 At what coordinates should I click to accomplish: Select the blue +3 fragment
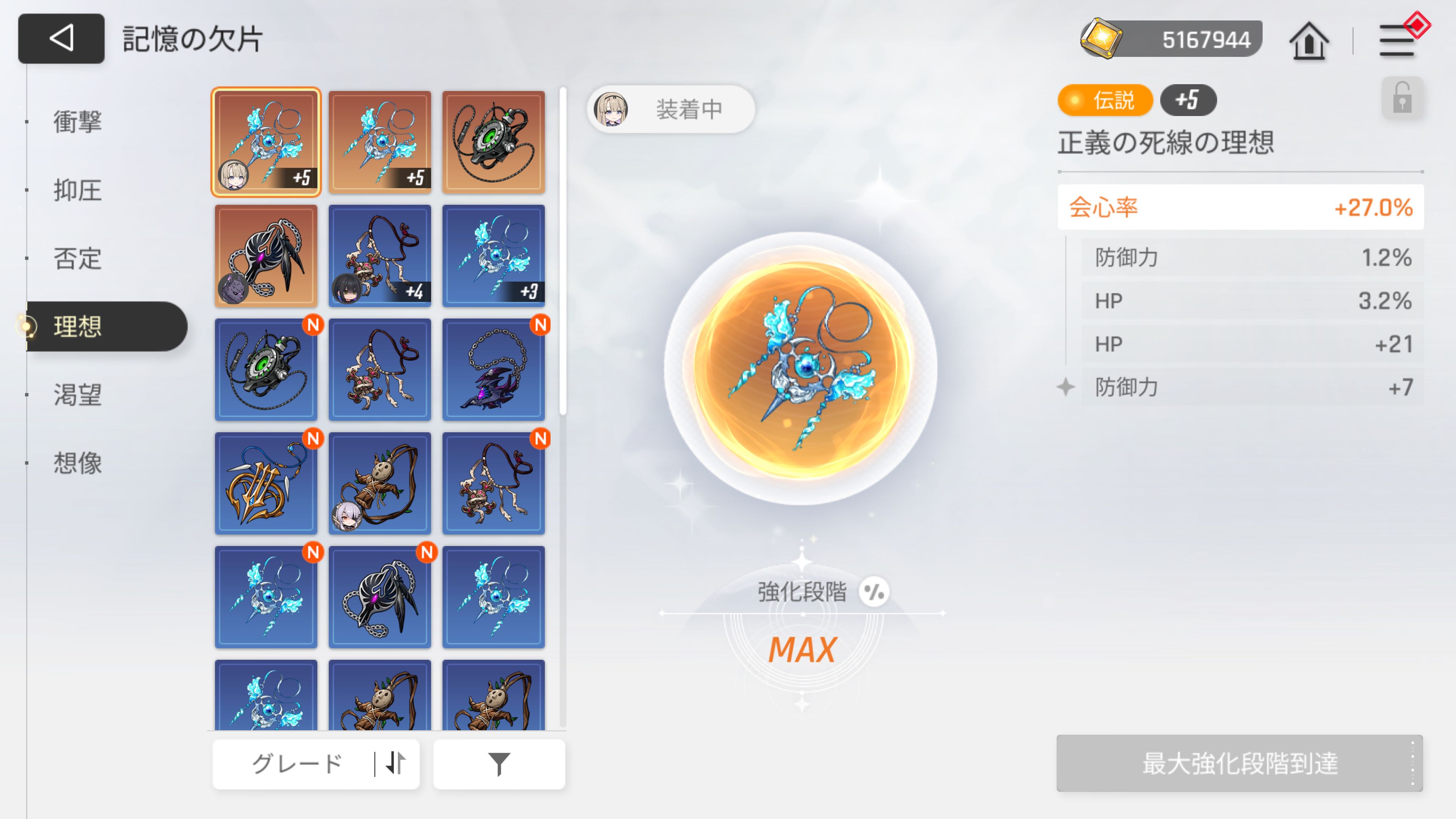click(x=493, y=256)
